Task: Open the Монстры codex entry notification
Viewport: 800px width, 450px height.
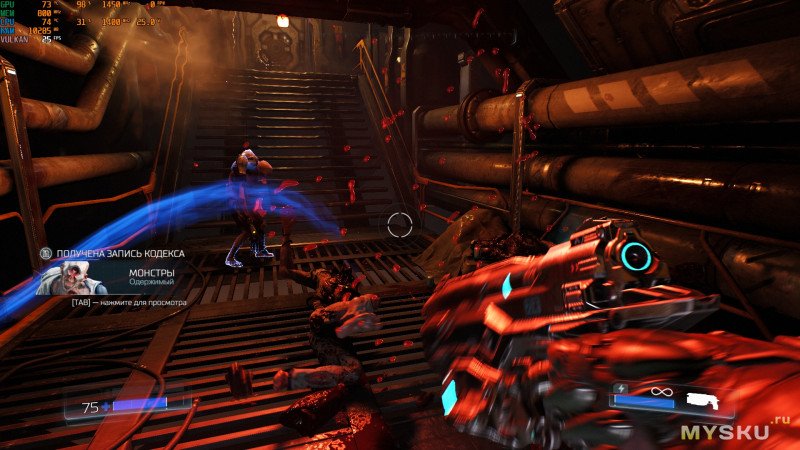Action: click(x=153, y=272)
